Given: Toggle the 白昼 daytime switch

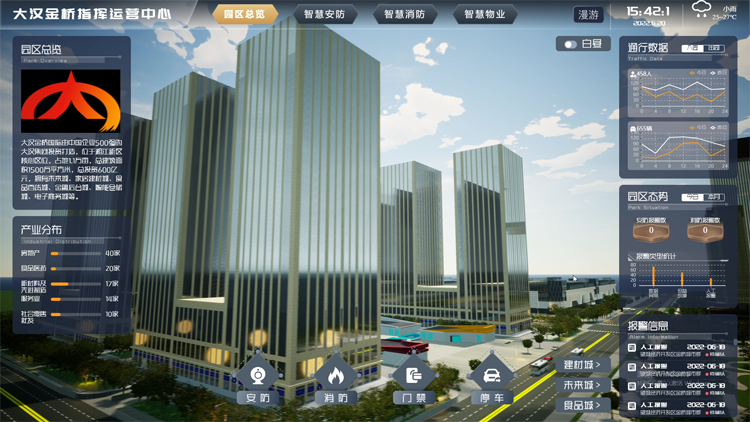Looking at the screenshot, I should tap(571, 44).
